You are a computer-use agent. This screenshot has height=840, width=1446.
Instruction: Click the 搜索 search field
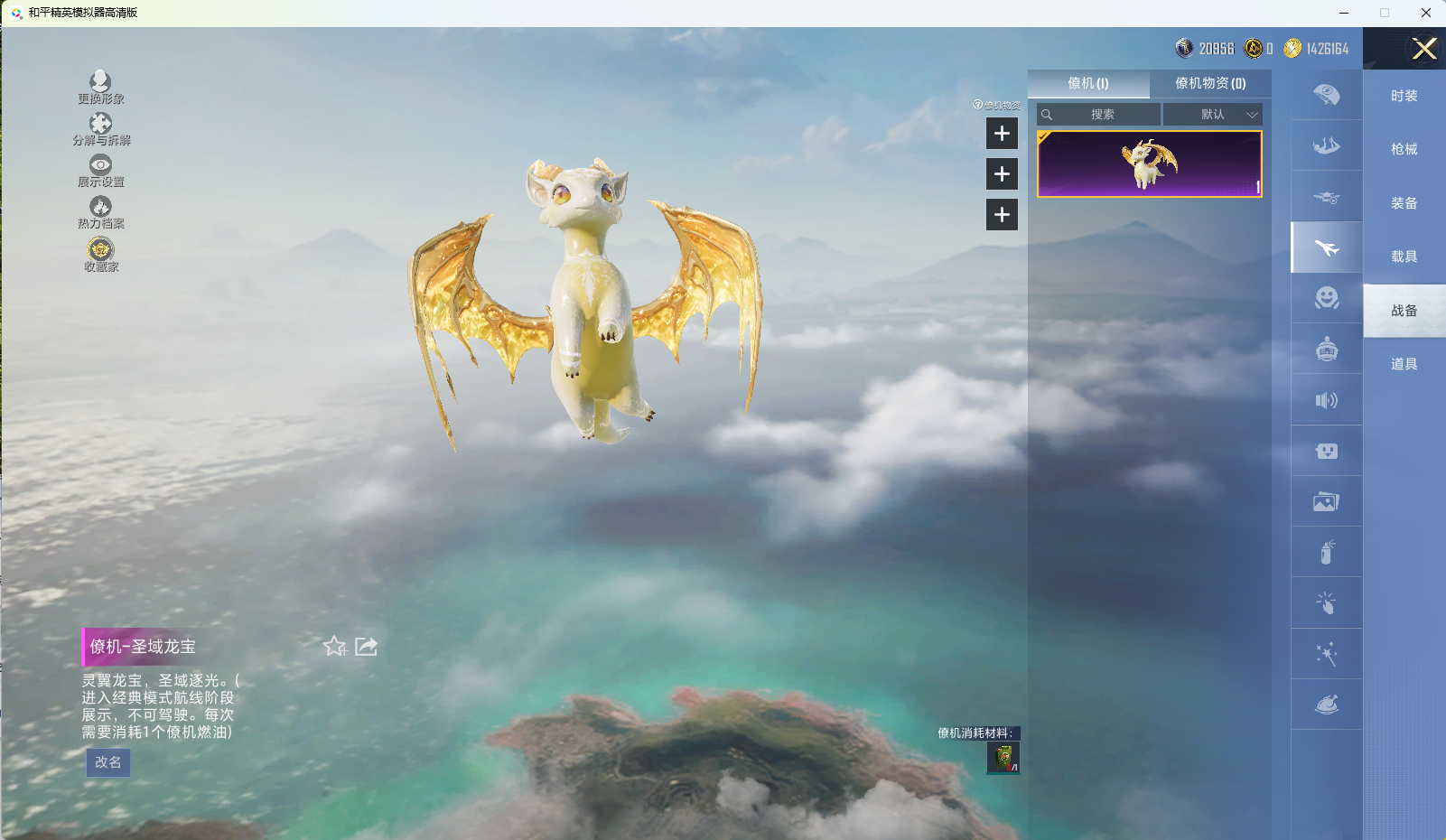(x=1102, y=115)
